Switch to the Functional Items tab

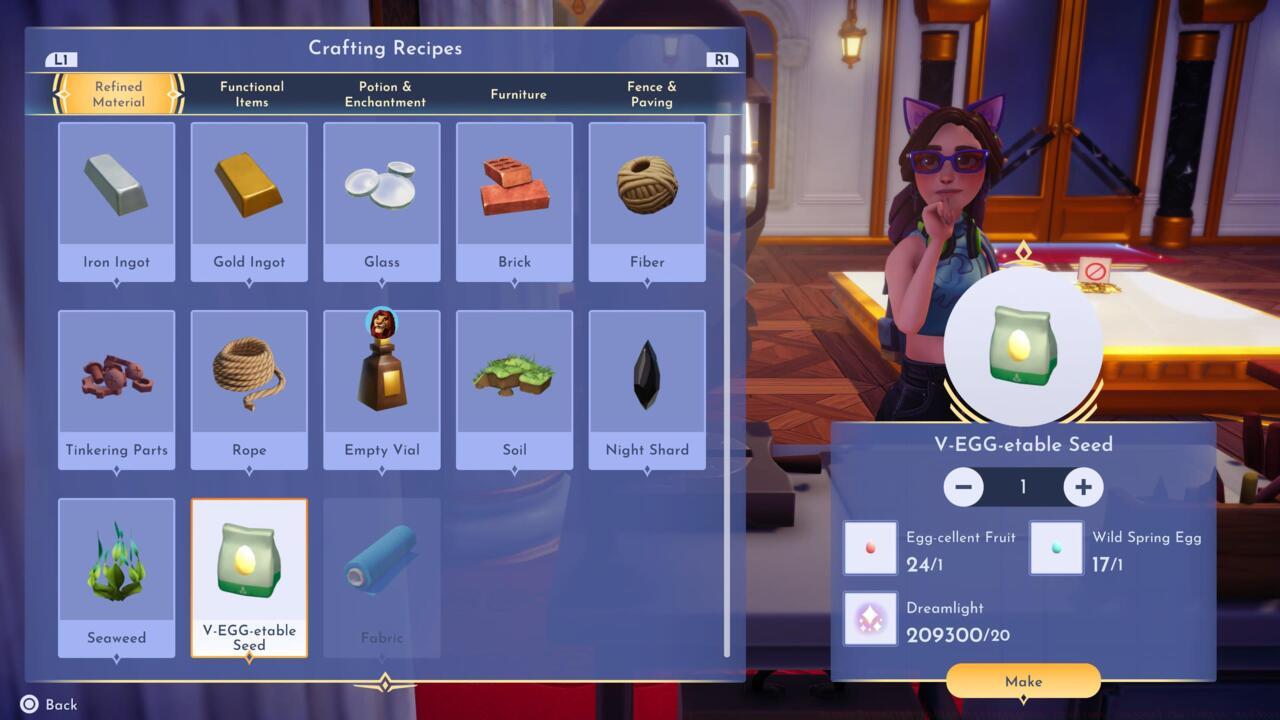coord(252,94)
